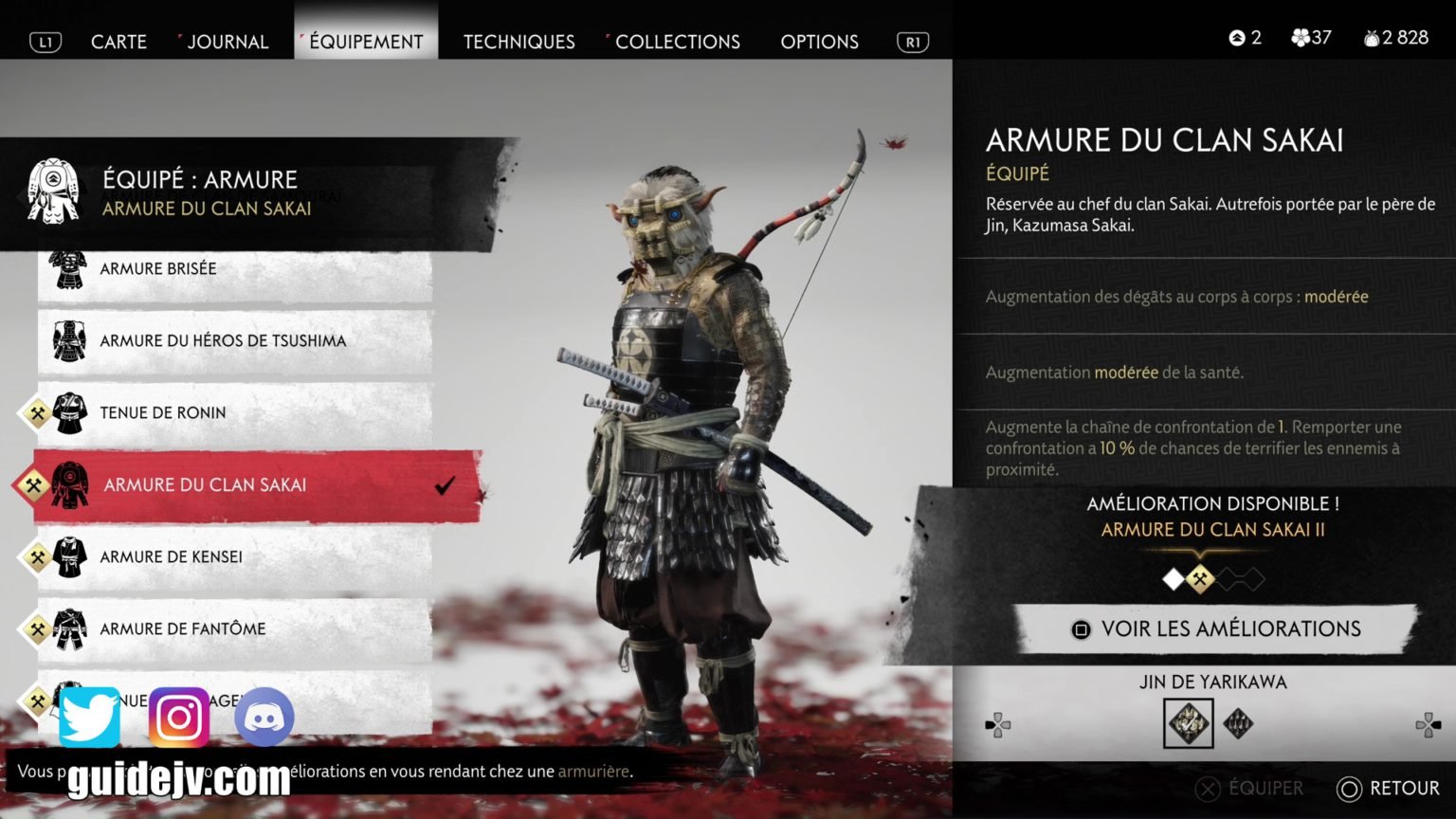
Task: Switch to the Techniques tab
Action: tap(518, 42)
